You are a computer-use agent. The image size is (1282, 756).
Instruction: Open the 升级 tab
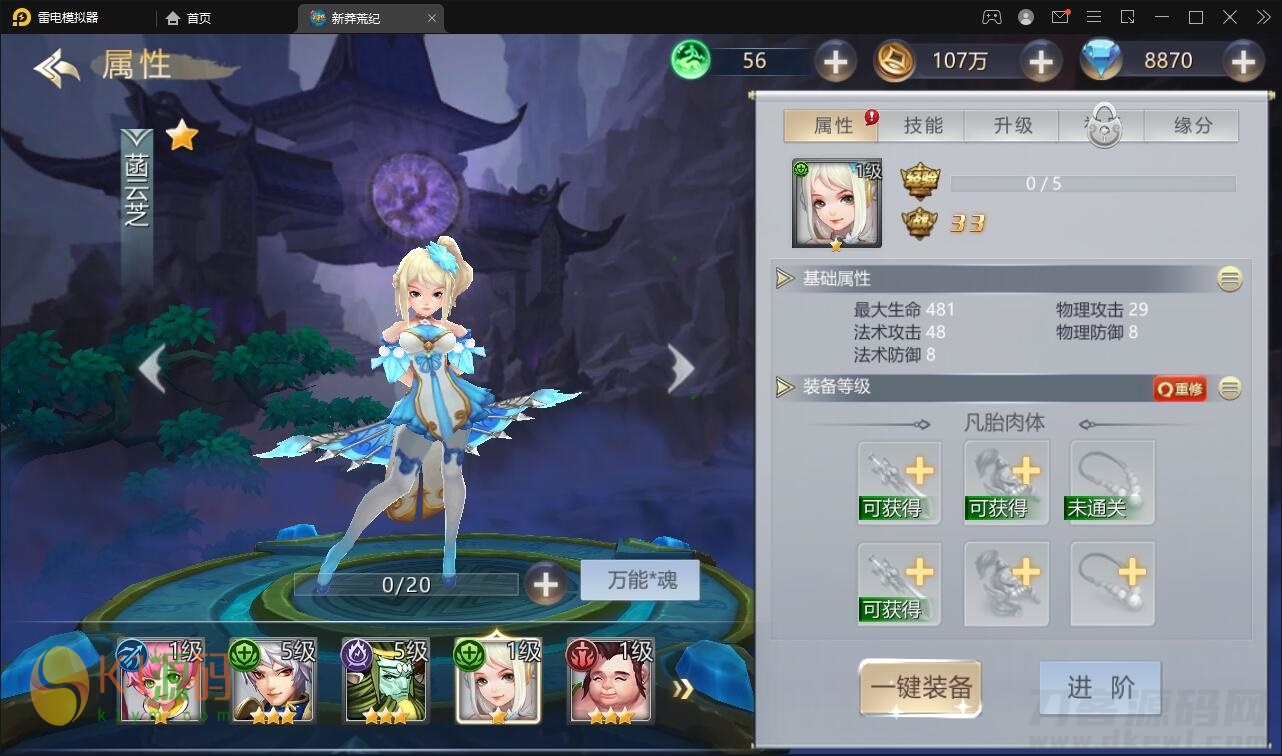pyautogui.click(x=1013, y=125)
